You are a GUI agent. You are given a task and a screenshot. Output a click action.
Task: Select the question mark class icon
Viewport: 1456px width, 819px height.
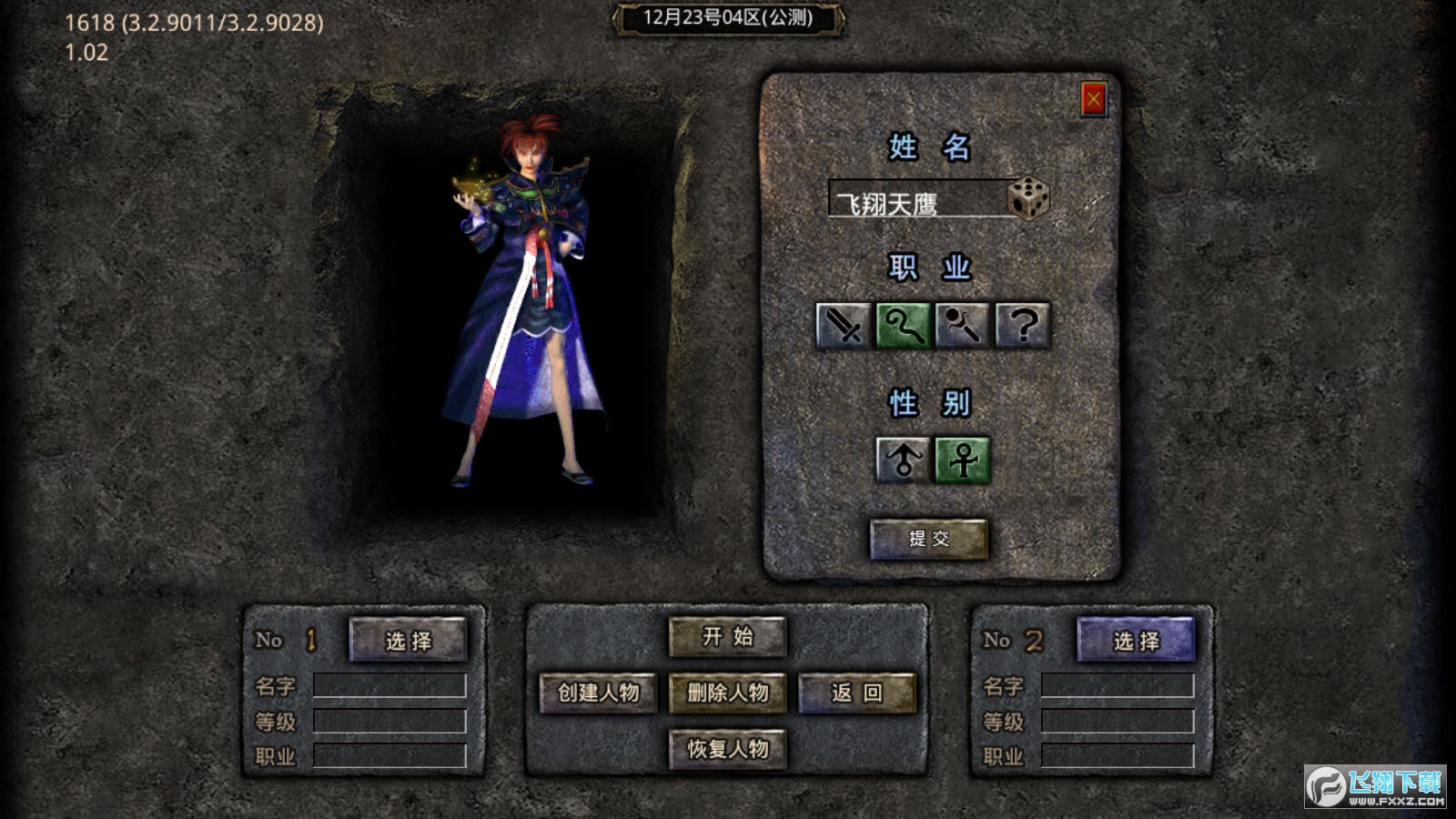pyautogui.click(x=1023, y=326)
